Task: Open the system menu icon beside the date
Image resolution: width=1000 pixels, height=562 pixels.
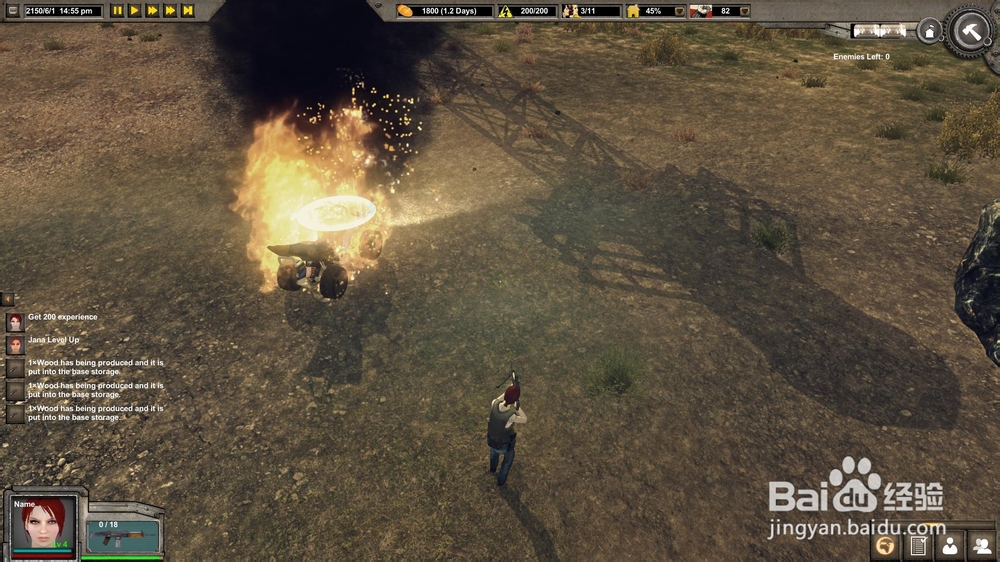Action: (x=13, y=11)
